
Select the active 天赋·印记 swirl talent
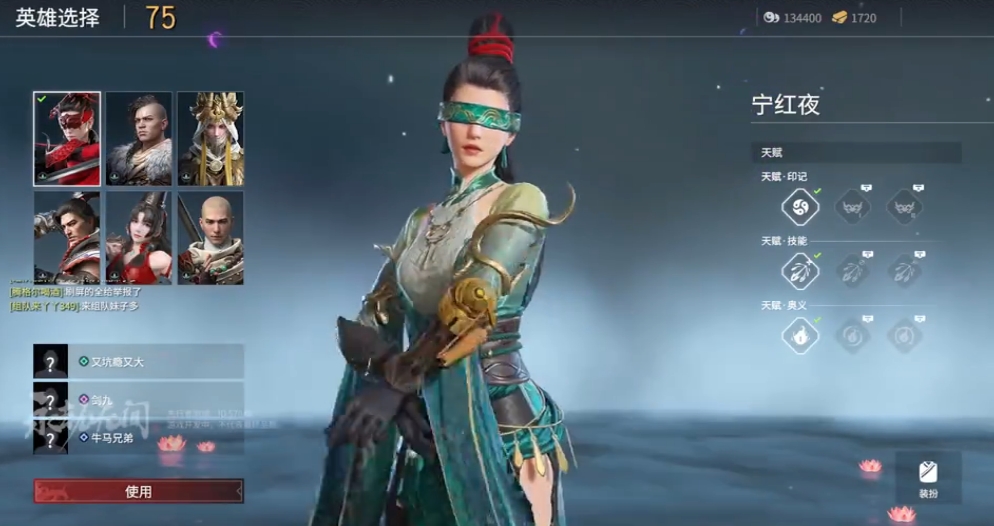pyautogui.click(x=800, y=208)
